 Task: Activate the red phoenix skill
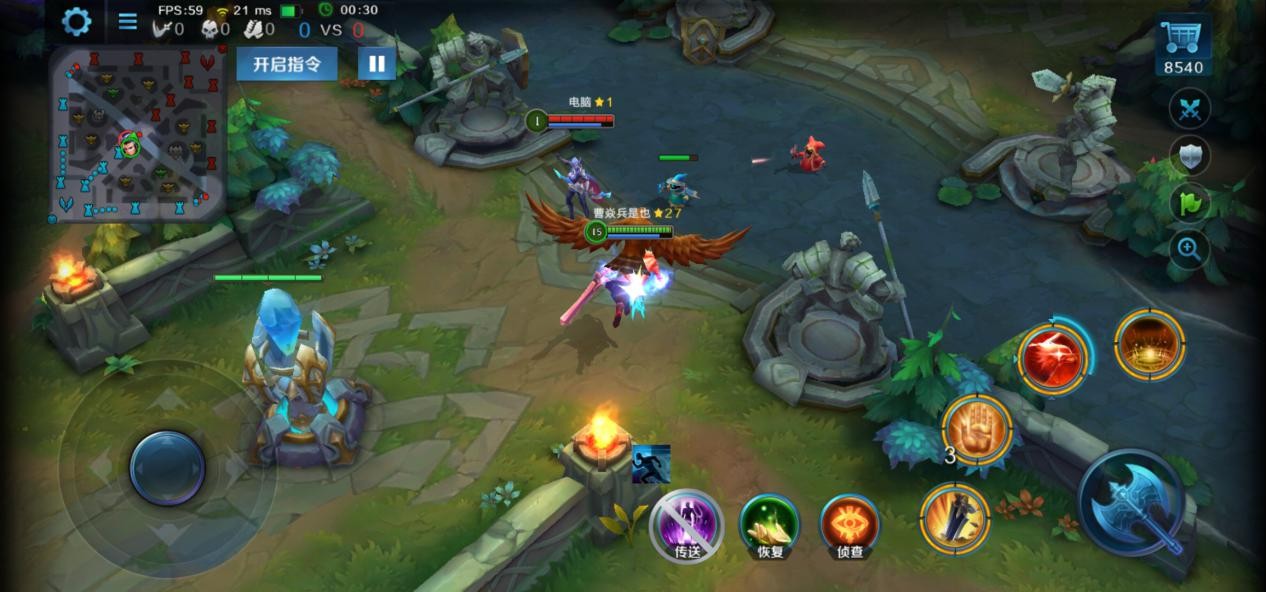tap(1053, 357)
